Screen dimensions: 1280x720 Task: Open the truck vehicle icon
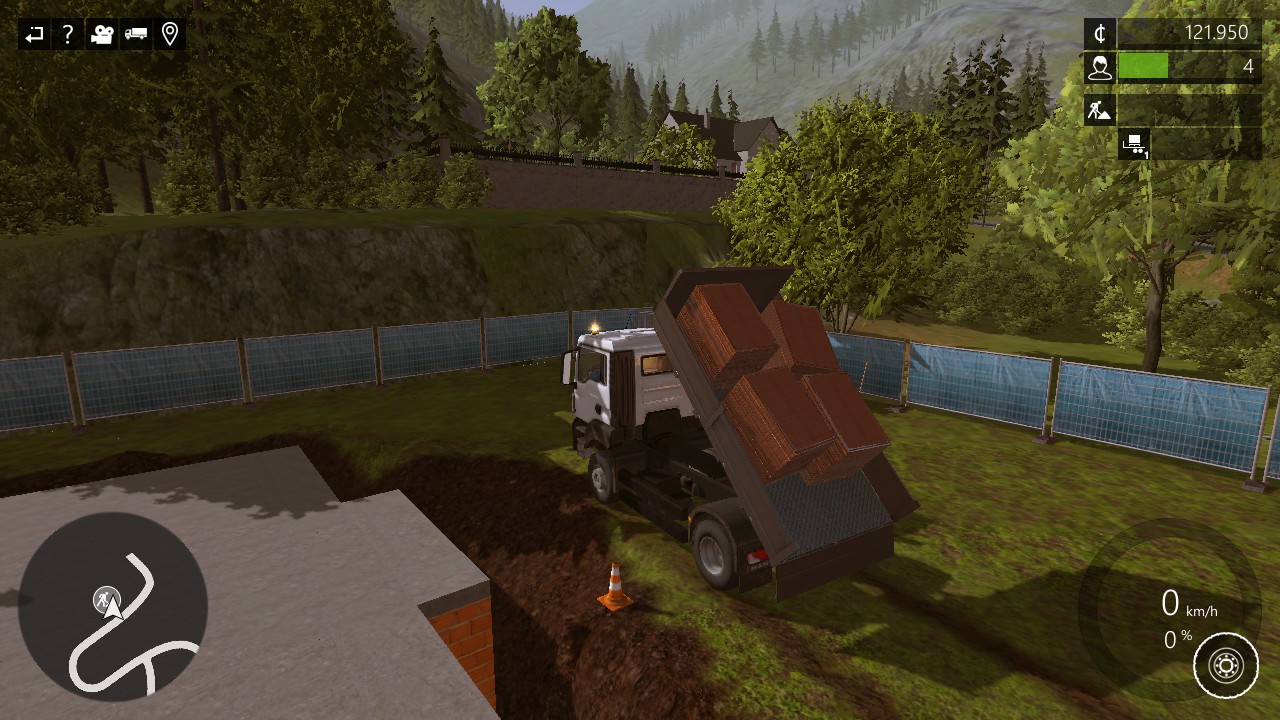(x=136, y=35)
